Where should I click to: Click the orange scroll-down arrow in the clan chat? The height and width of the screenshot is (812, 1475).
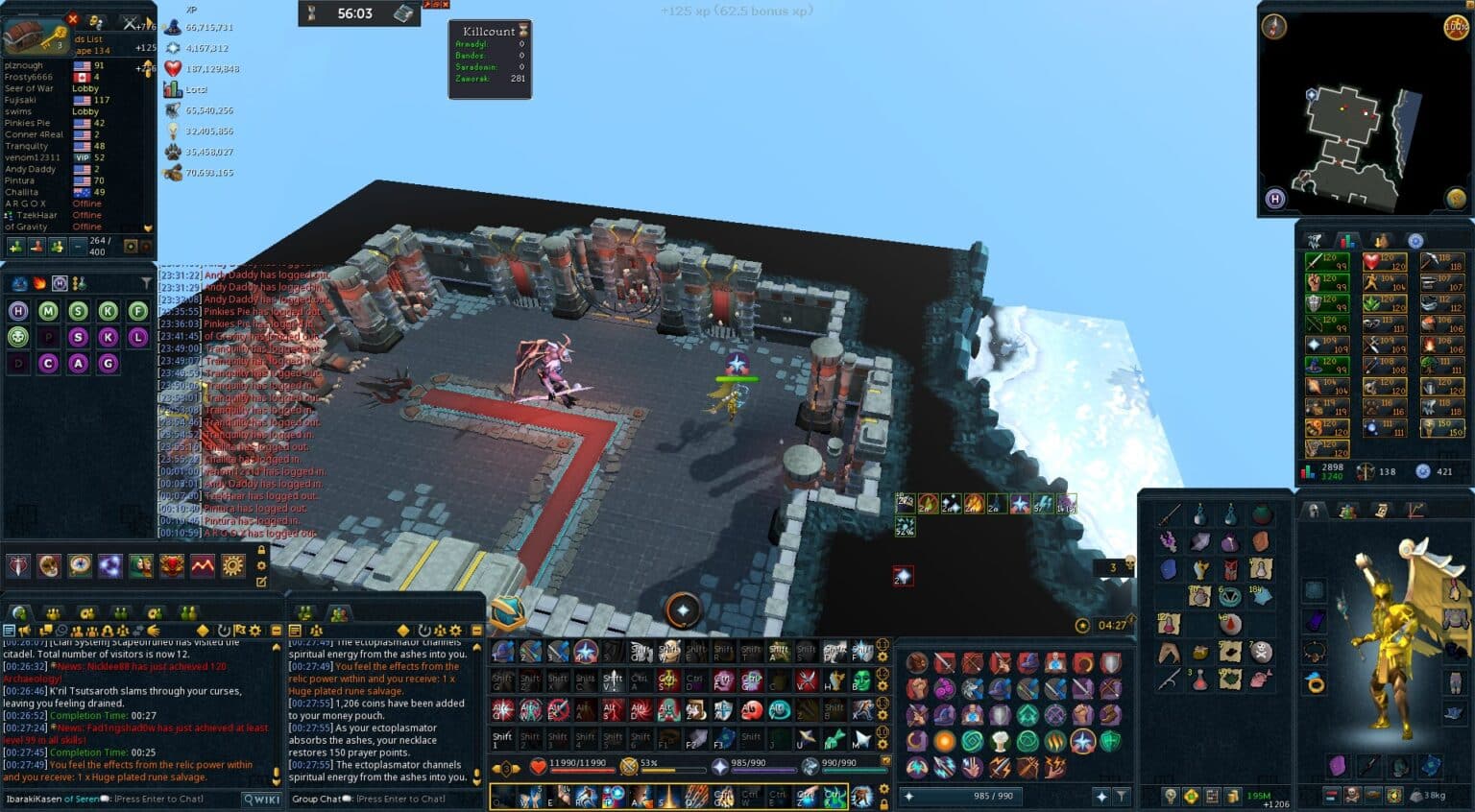click(275, 780)
